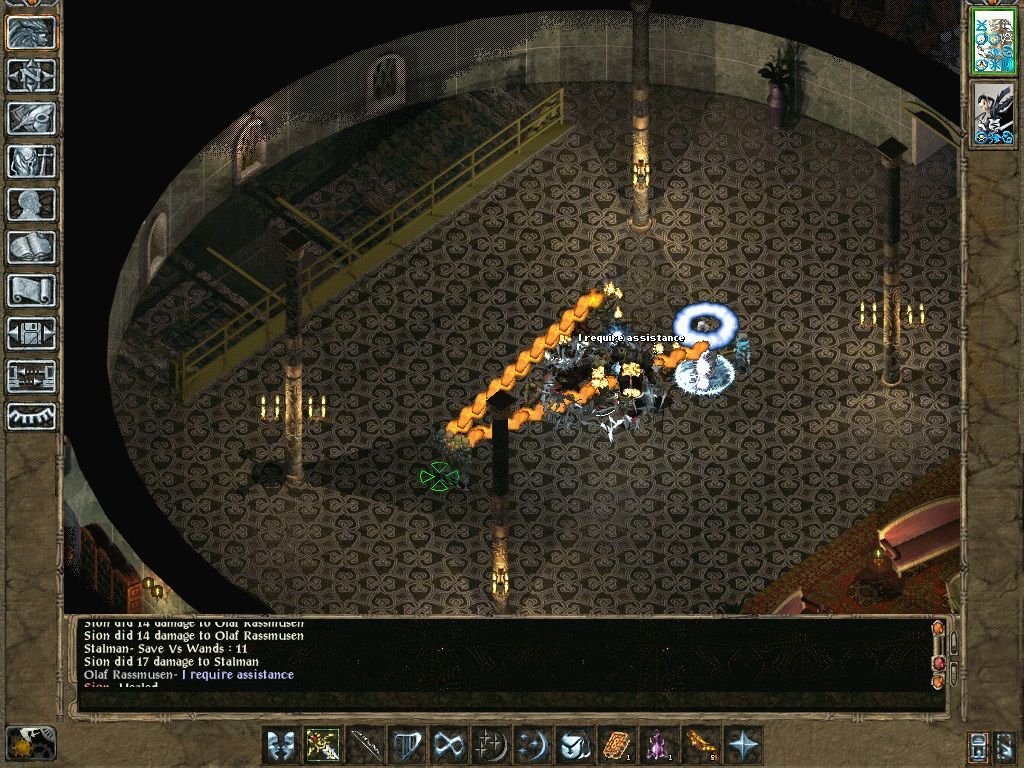This screenshot has width=1024, height=768.
Task: Activate the harp bard song button
Action: pyautogui.click(x=407, y=745)
